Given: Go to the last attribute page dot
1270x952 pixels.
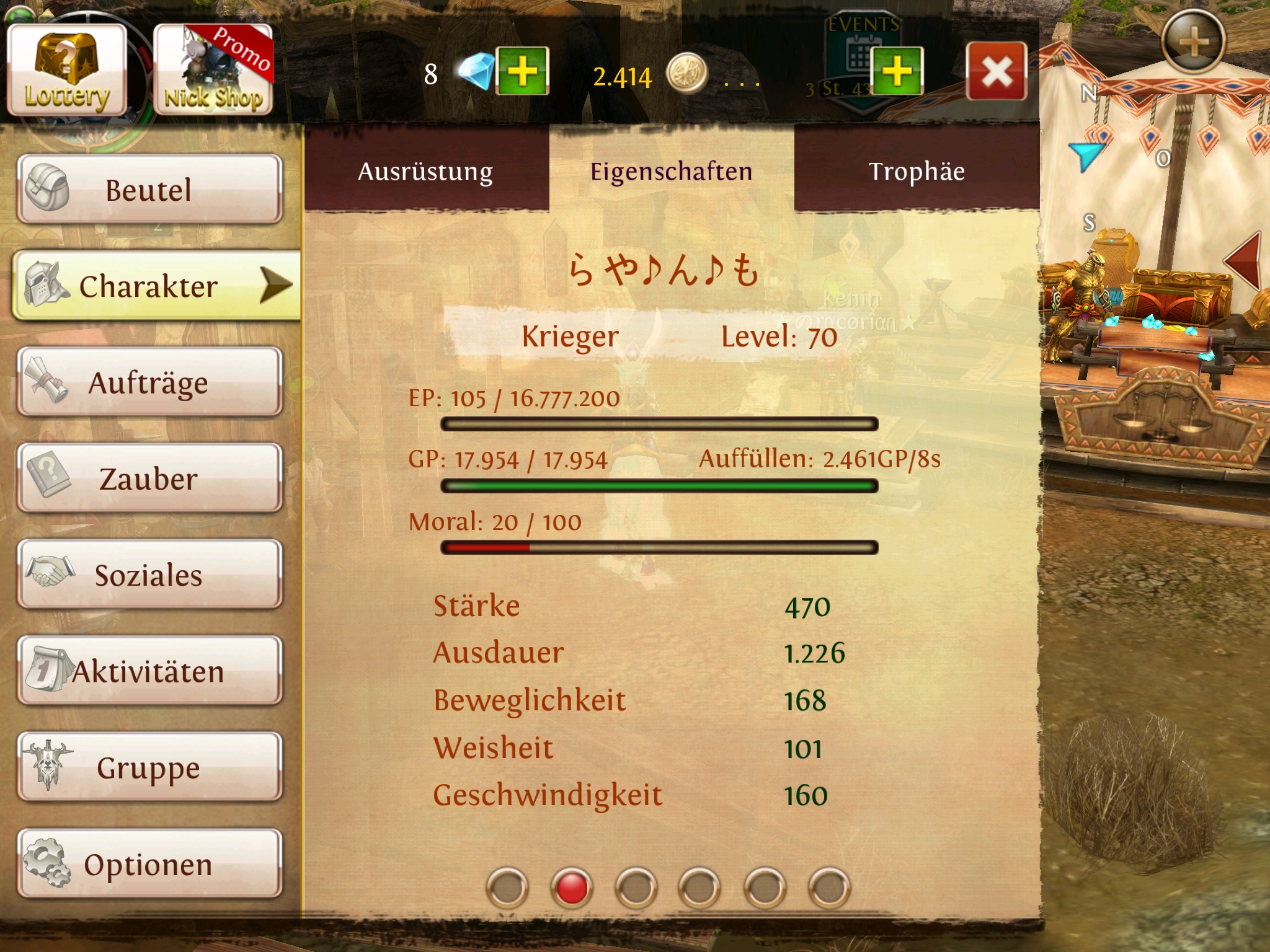Looking at the screenshot, I should tap(829, 888).
